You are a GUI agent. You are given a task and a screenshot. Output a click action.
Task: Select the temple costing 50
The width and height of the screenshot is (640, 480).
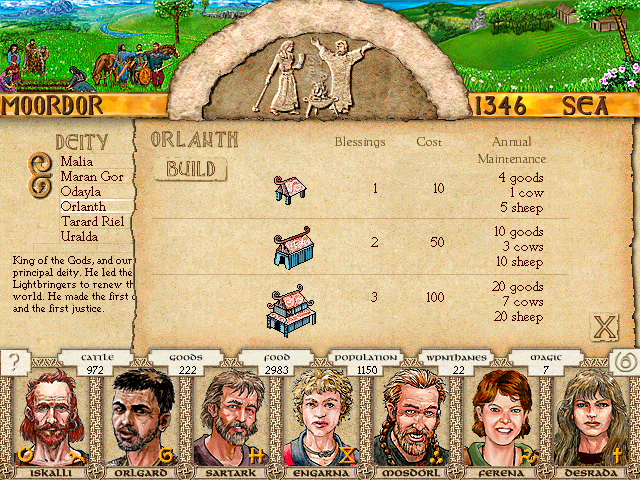(x=290, y=249)
